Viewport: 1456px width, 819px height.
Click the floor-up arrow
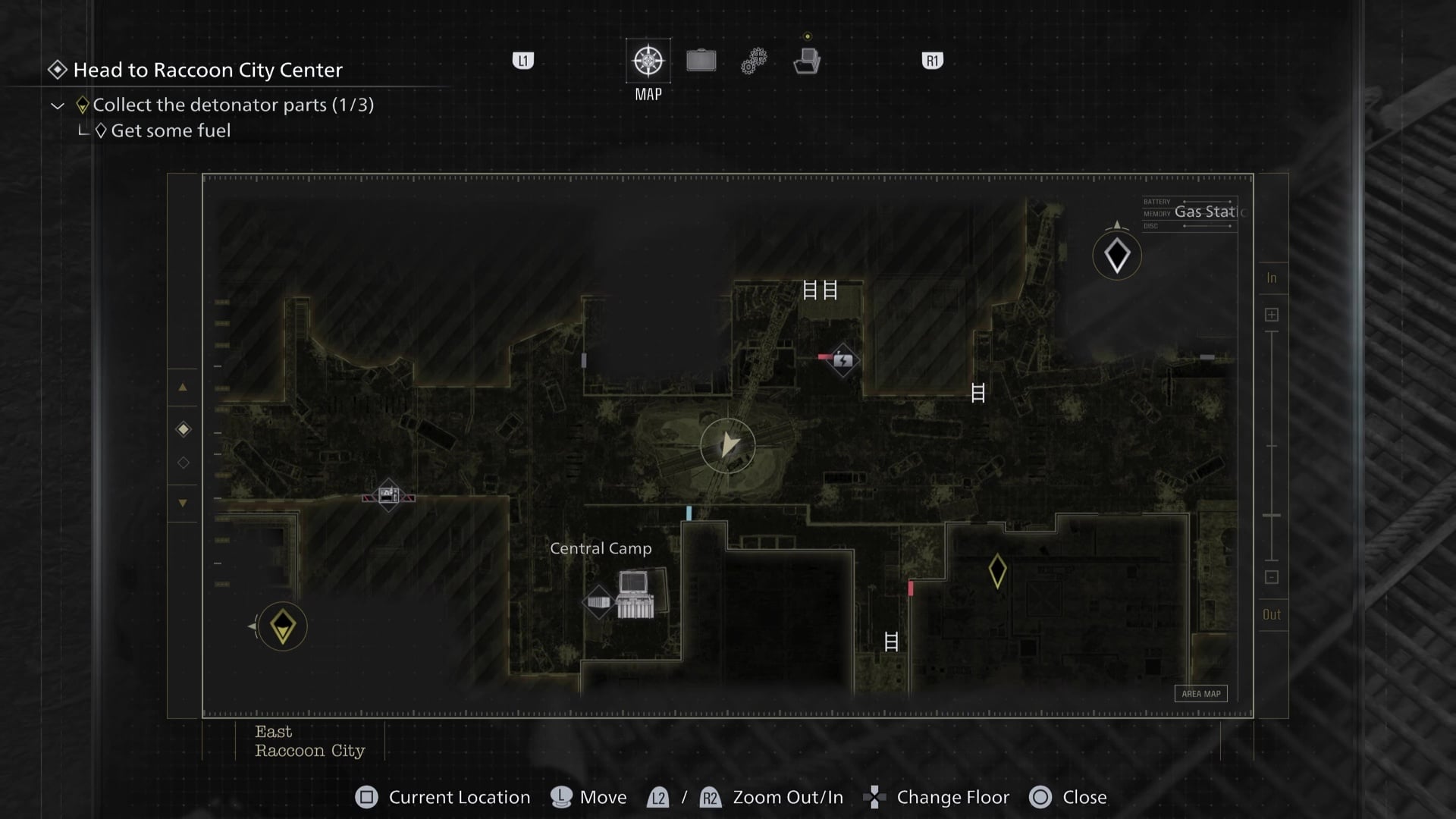coord(183,388)
